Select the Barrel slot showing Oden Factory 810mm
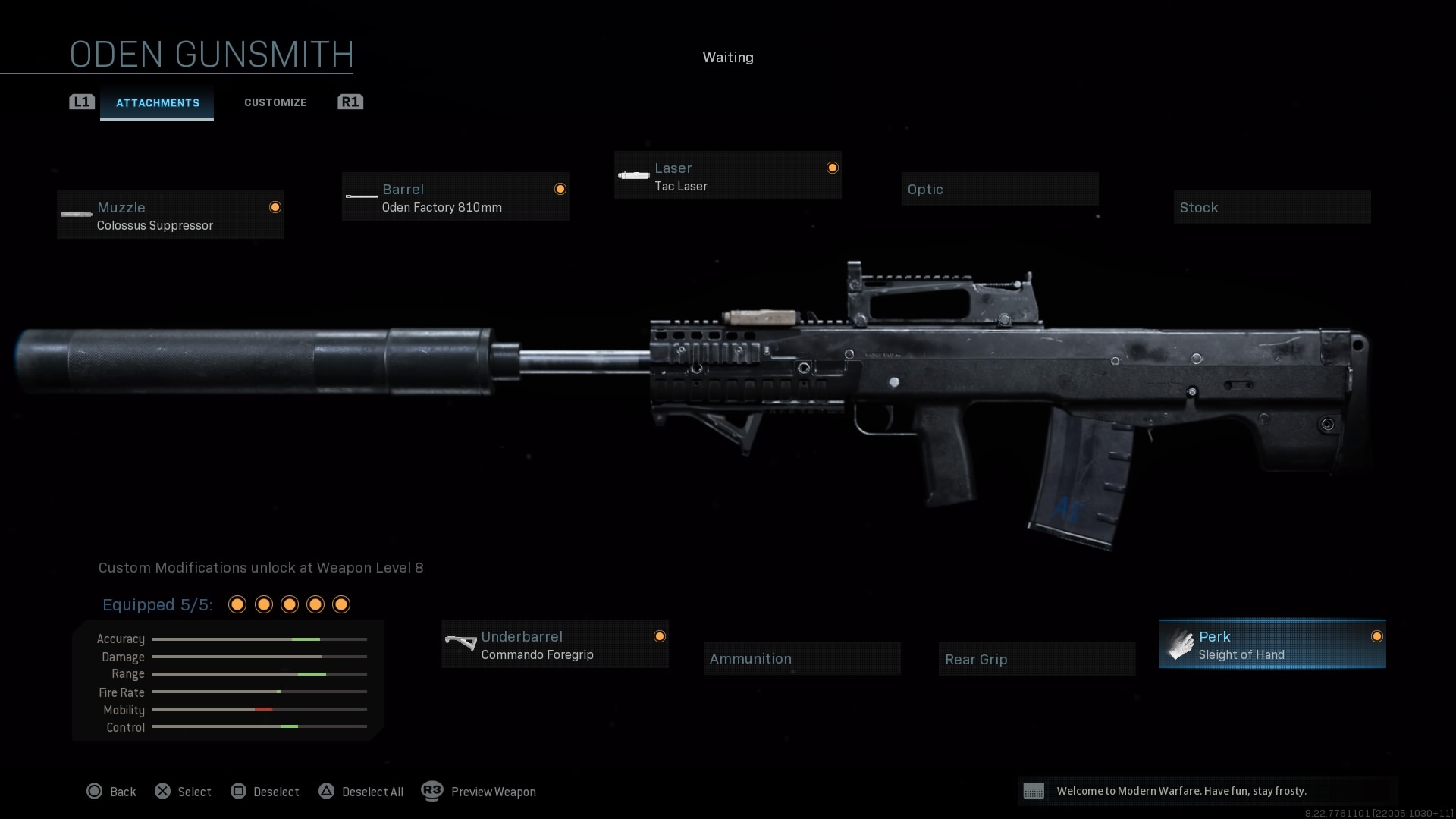Screen dimensions: 1456x819 (455, 197)
